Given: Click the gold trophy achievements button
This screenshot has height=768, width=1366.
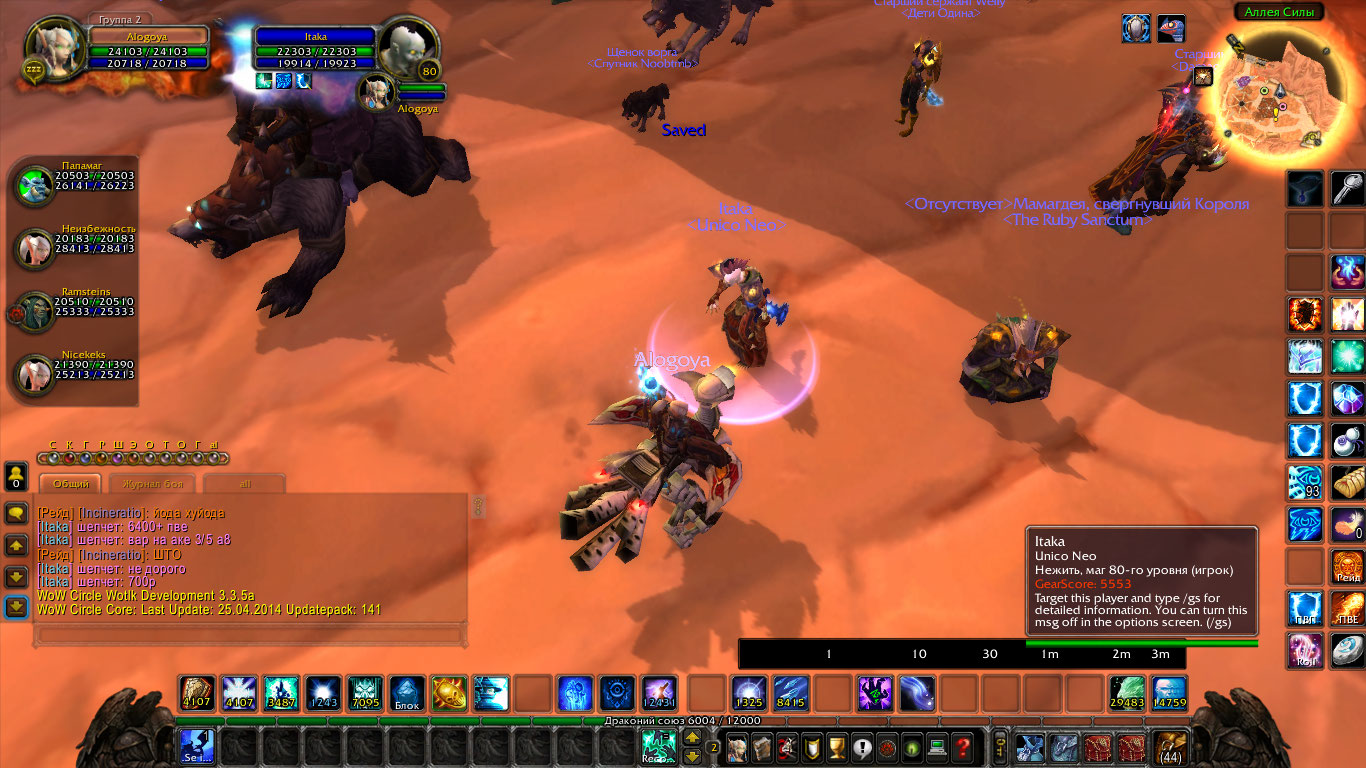Looking at the screenshot, I should click(837, 747).
